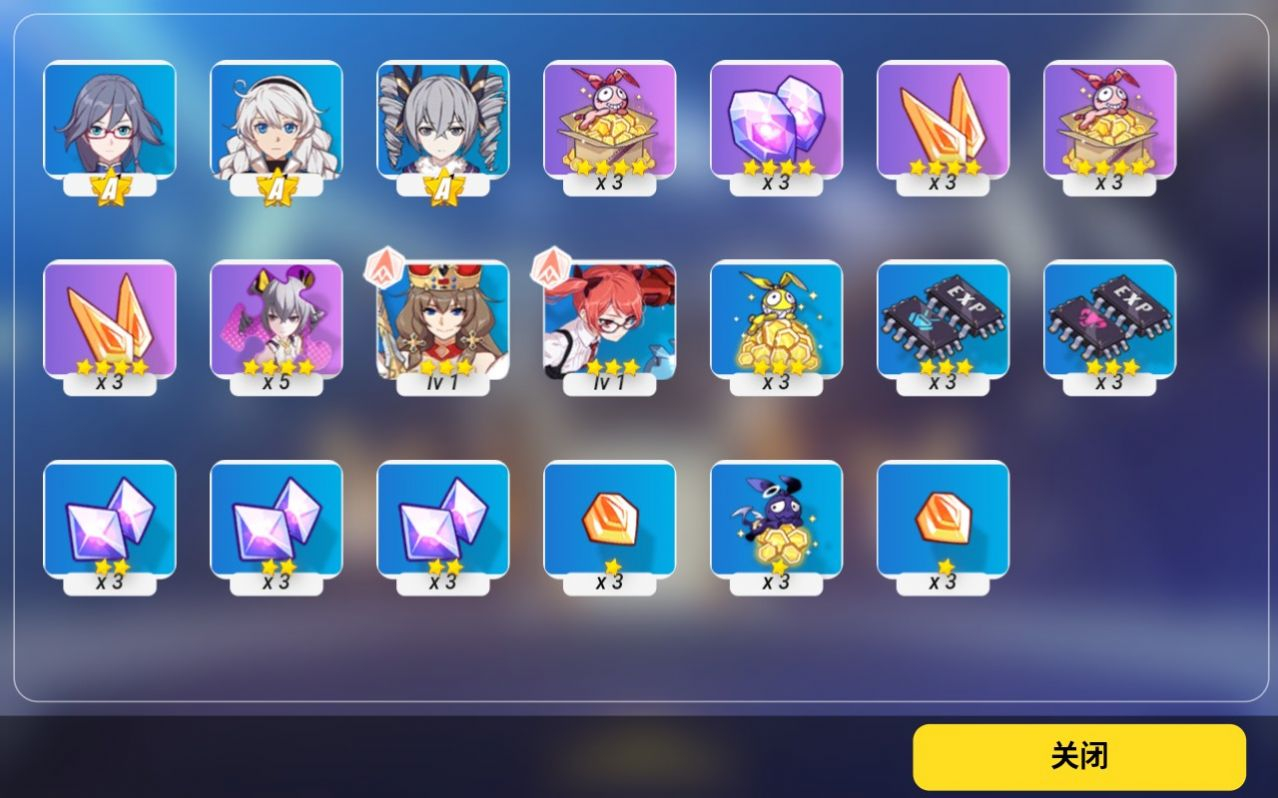View the gray-haired character fragment x5
Image resolution: width=1278 pixels, height=798 pixels.
(276, 320)
